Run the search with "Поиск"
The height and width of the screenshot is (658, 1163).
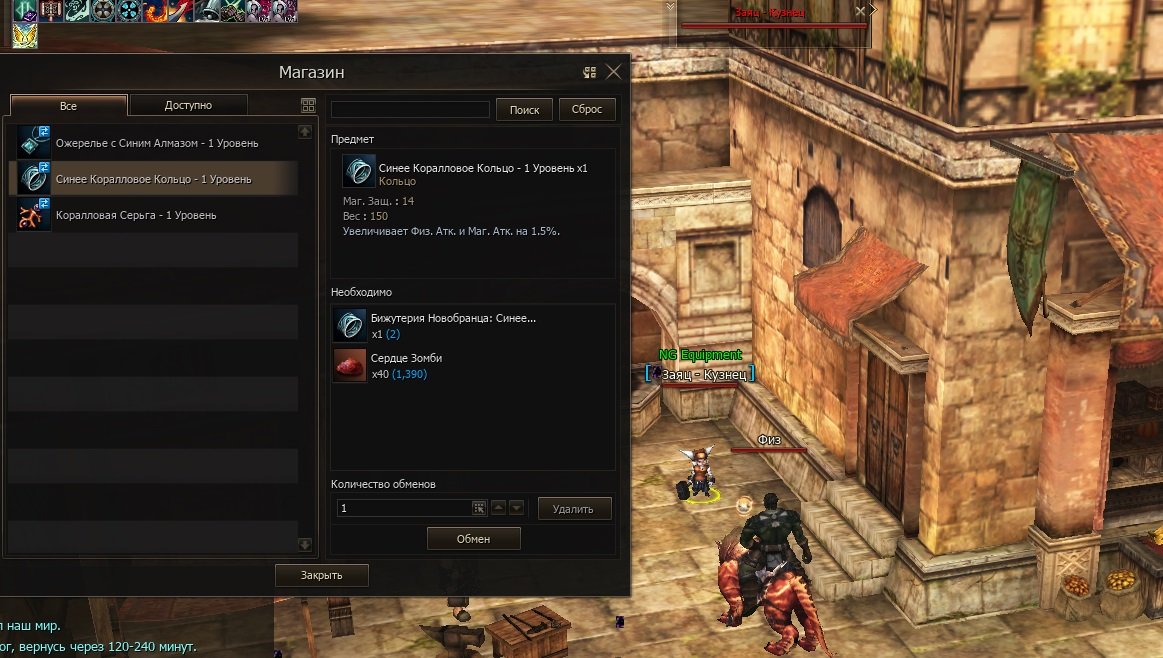pyautogui.click(x=524, y=110)
